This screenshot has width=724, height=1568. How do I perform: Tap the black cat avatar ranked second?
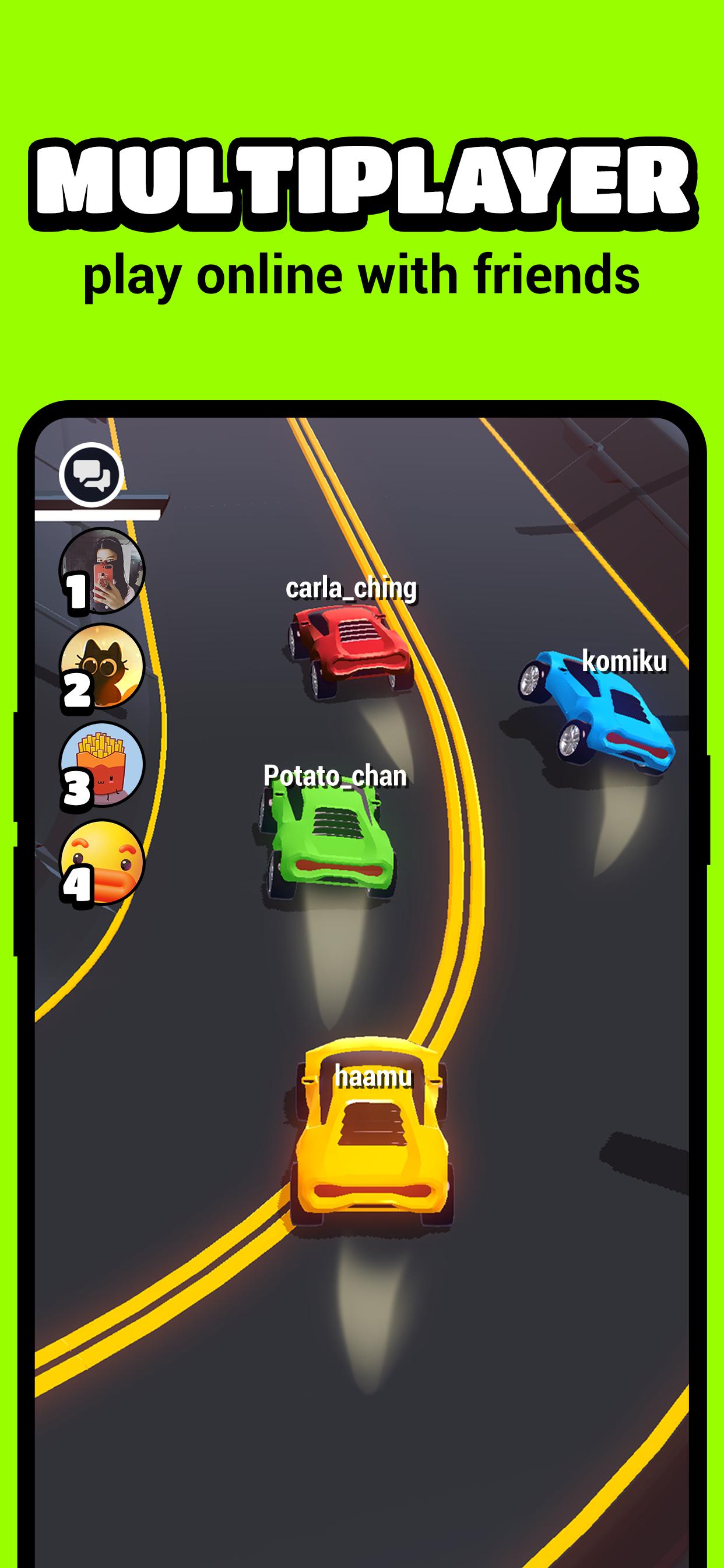(102, 667)
